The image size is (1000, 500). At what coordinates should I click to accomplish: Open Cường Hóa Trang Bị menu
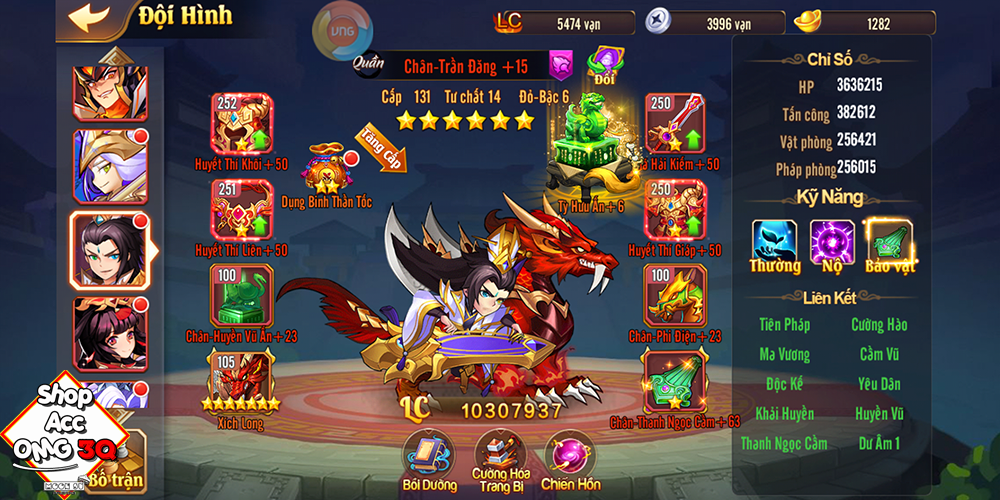500,454
